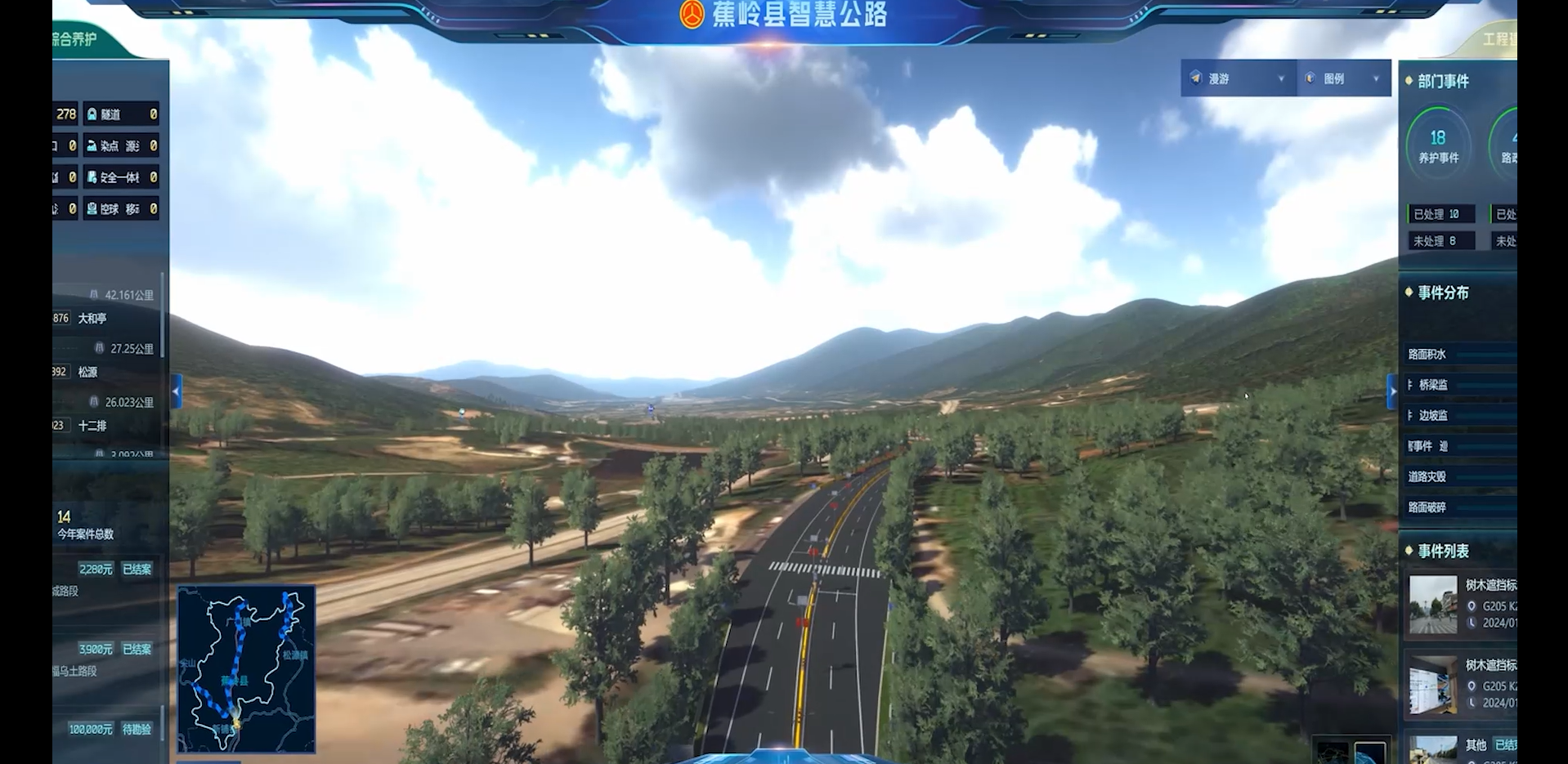Choose the 松源 road entry

tap(87, 372)
